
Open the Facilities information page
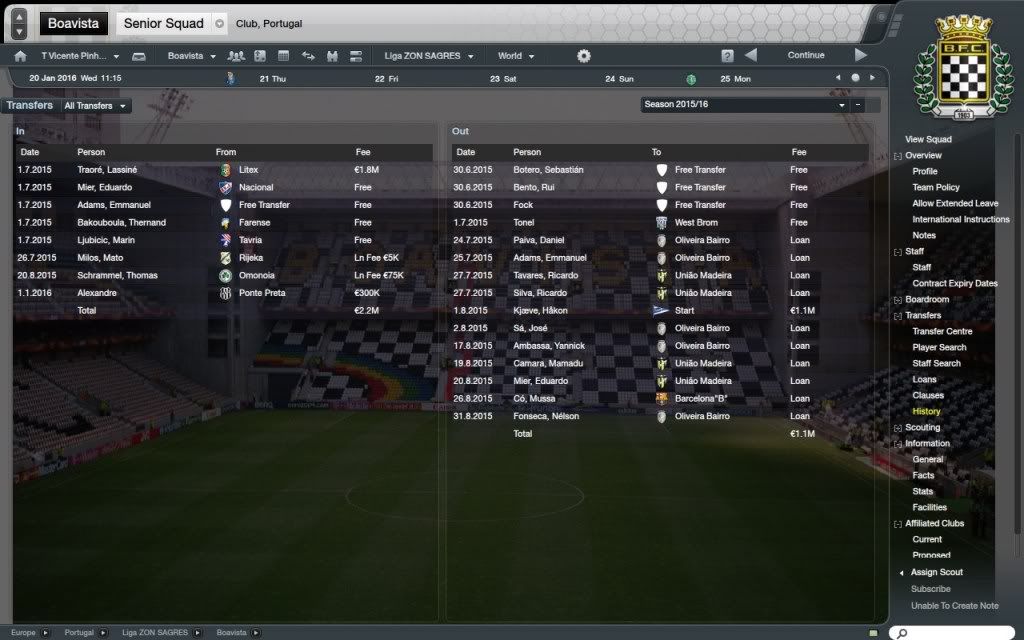click(x=929, y=507)
